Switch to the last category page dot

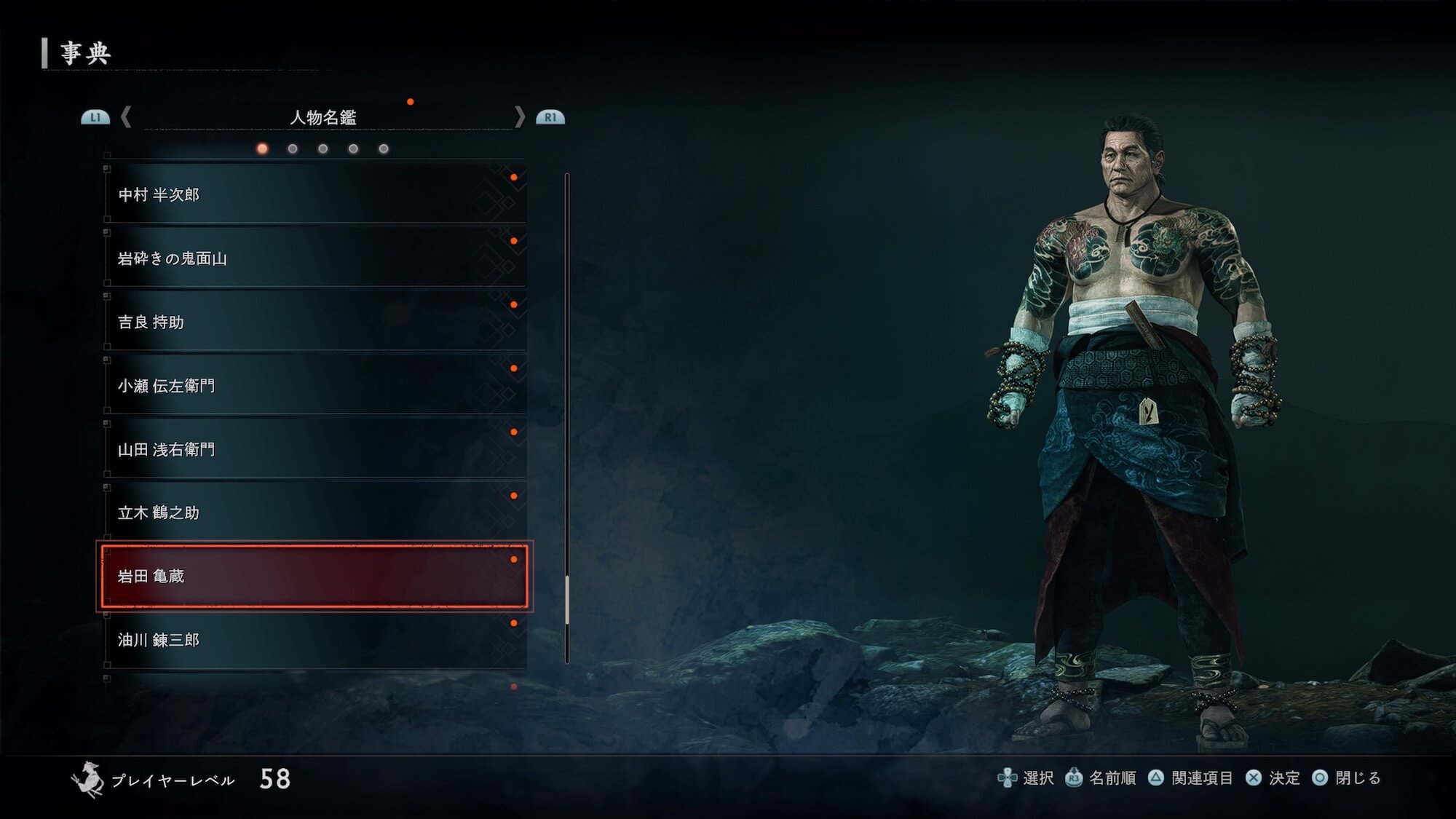pos(384,149)
